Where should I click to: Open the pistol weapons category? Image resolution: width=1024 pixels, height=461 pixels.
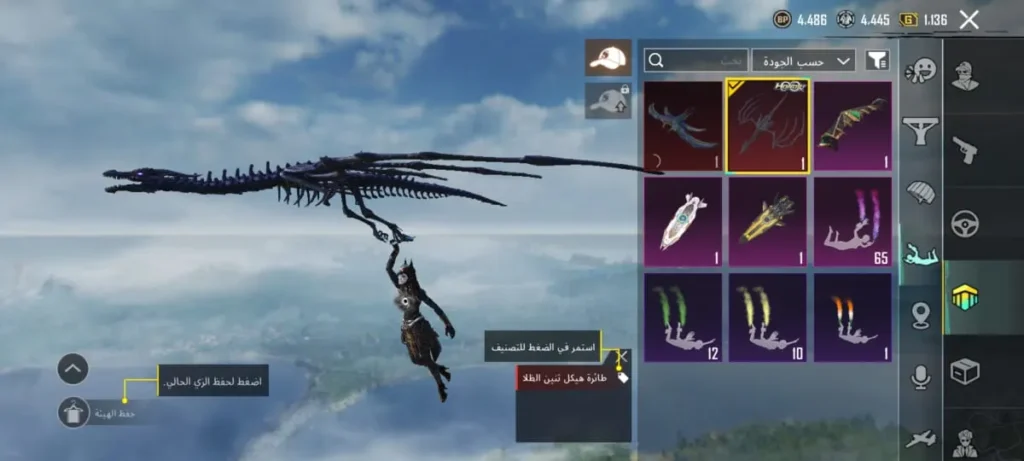pyautogui.click(x=965, y=150)
